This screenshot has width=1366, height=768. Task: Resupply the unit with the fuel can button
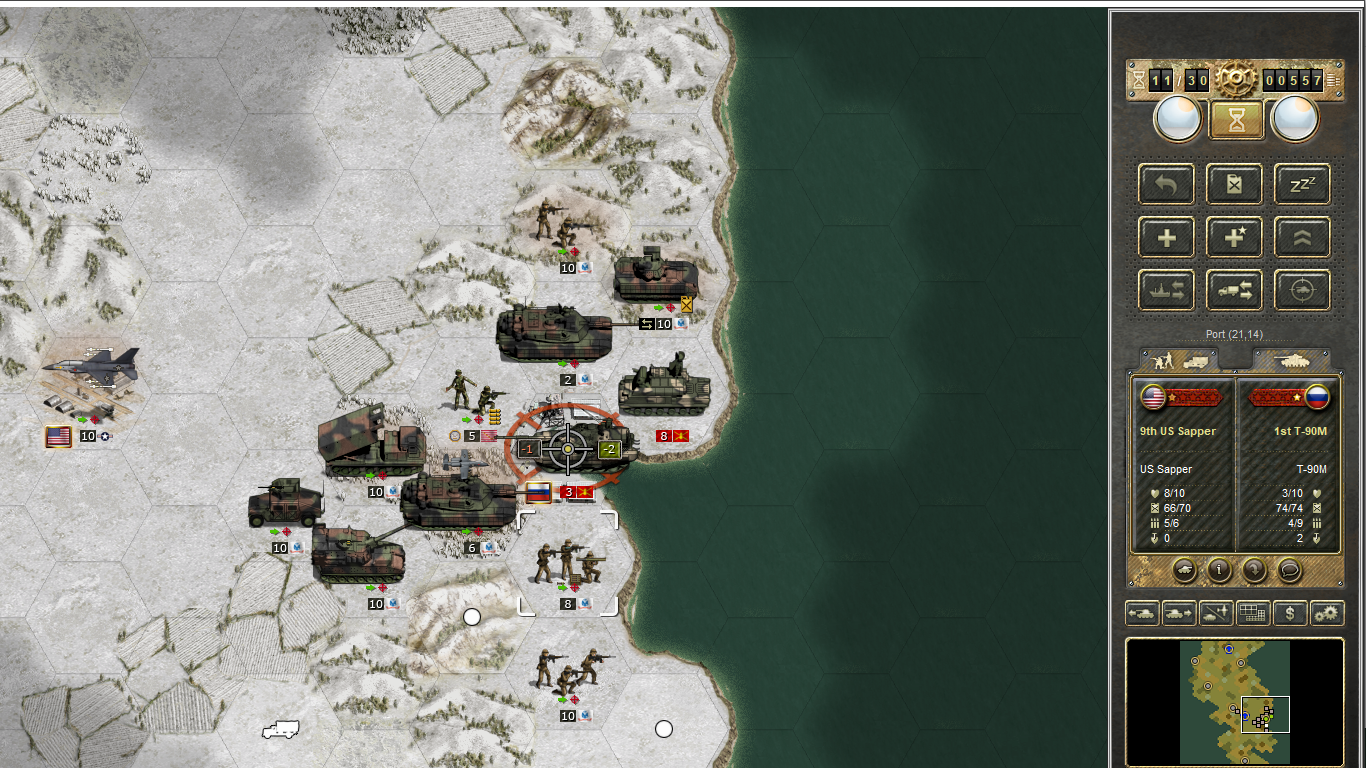click(x=1234, y=184)
